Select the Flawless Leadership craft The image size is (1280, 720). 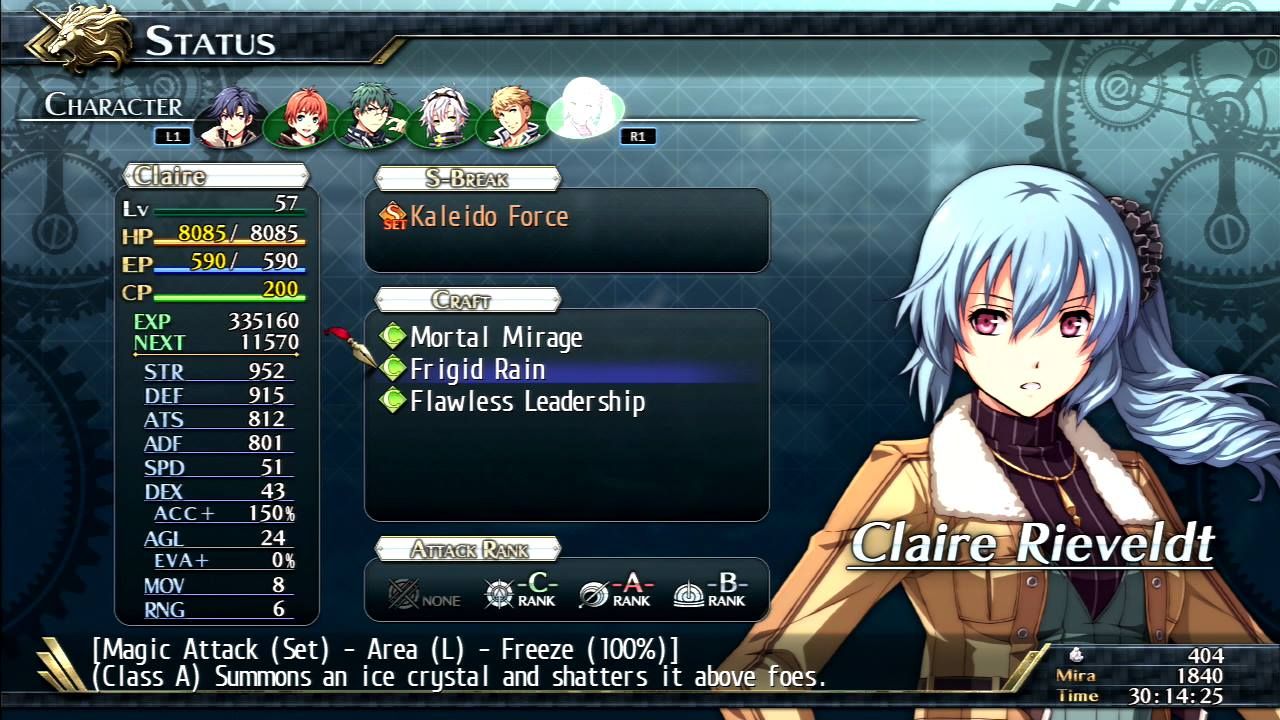[527, 400]
